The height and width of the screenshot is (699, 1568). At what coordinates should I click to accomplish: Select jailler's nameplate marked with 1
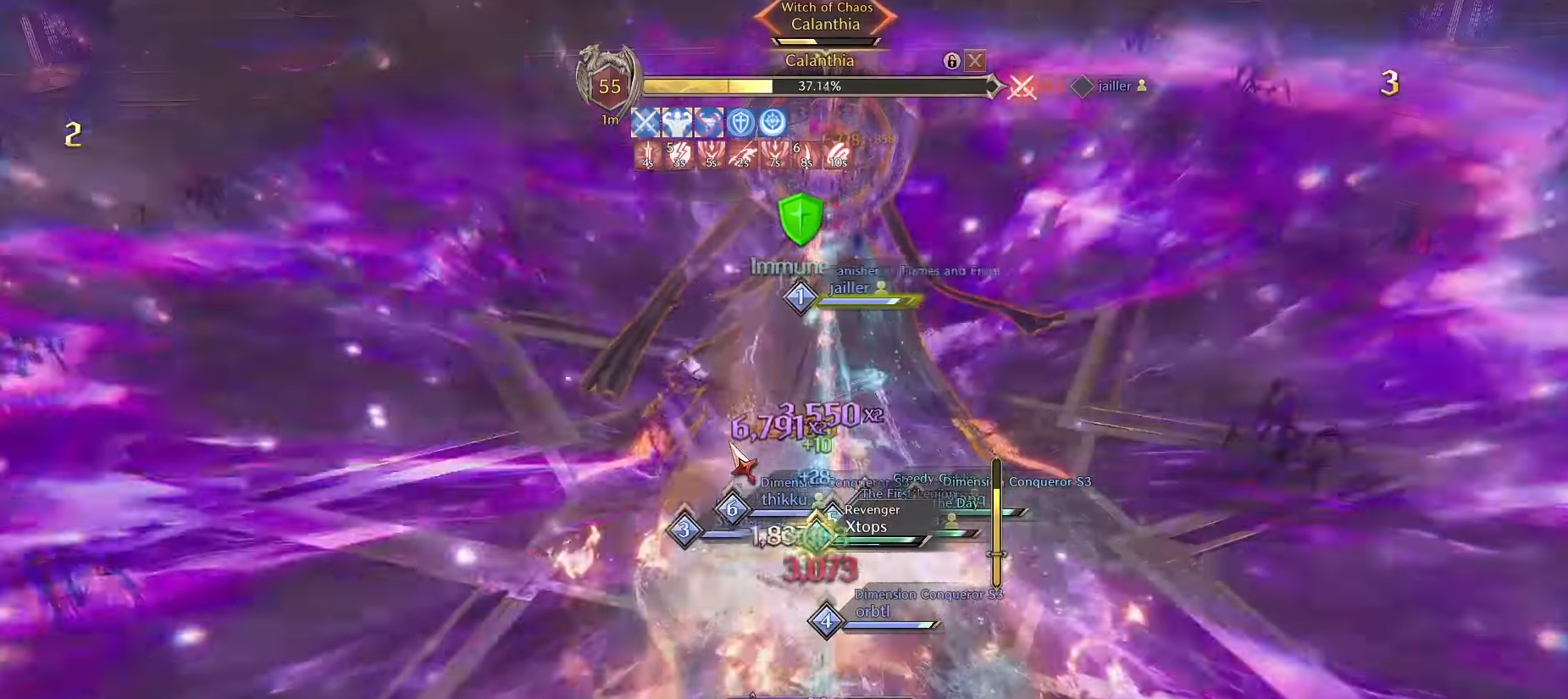pyautogui.click(x=849, y=288)
